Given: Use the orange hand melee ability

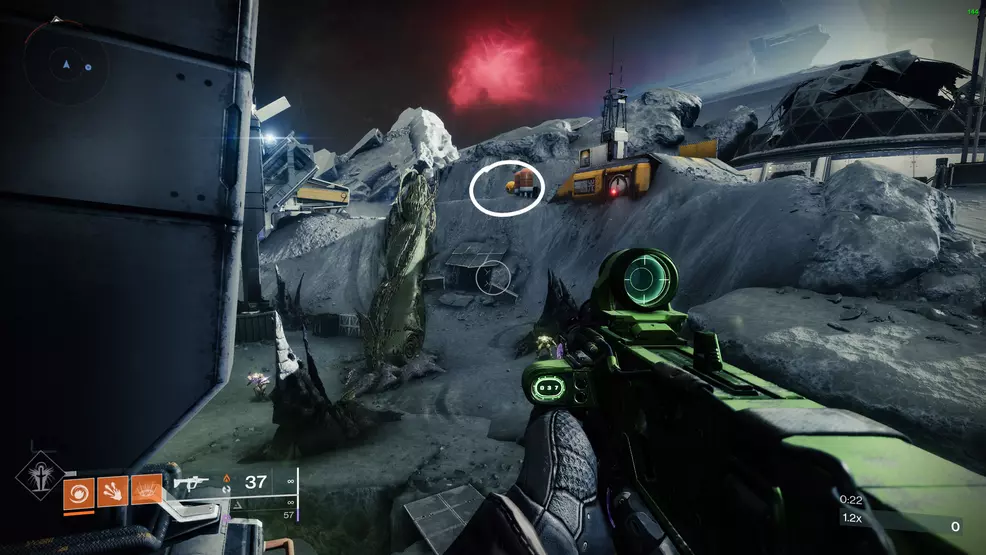Looking at the screenshot, I should [x=112, y=491].
